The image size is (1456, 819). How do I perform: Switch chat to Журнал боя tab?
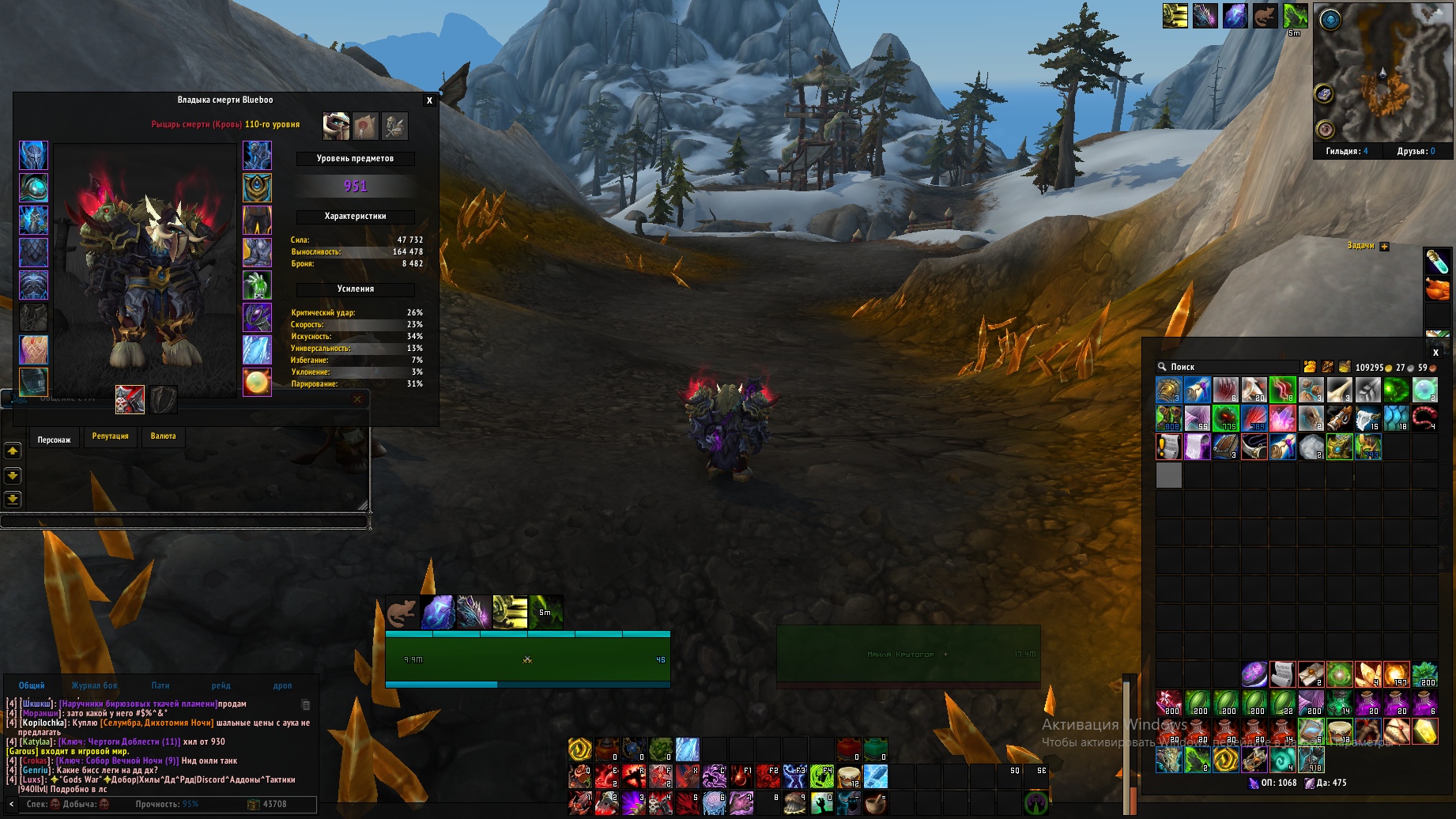(x=94, y=685)
